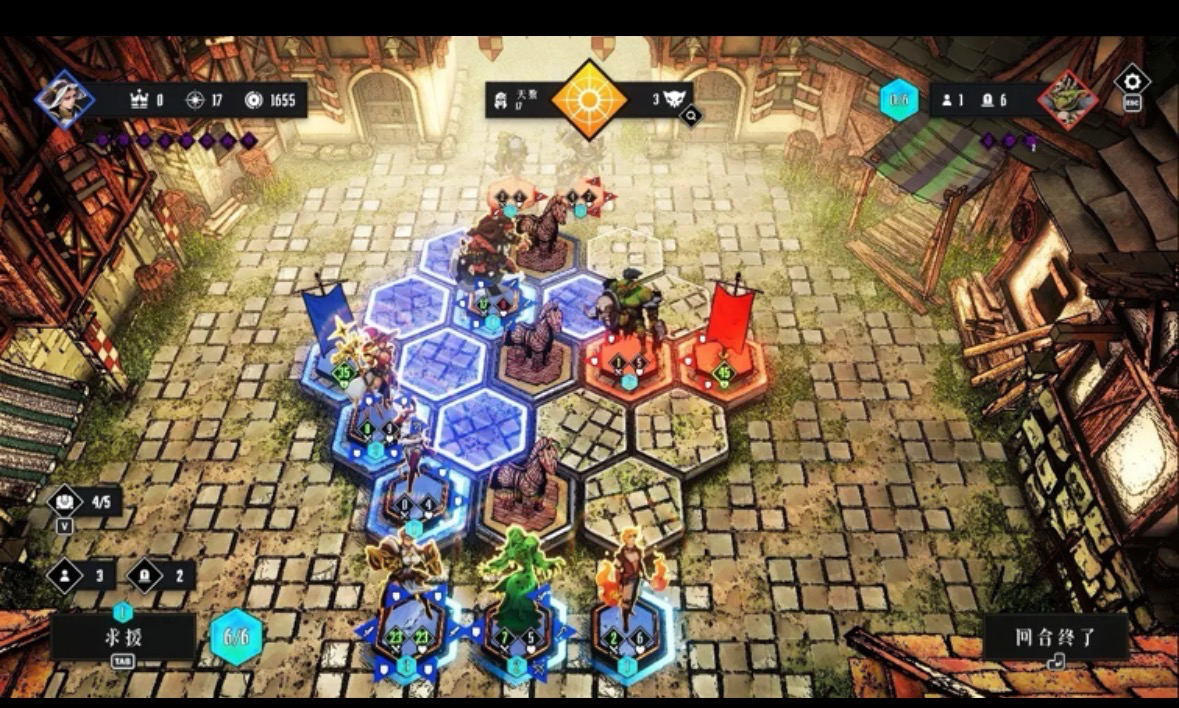This screenshot has width=1179, height=708.
Task: Call reinforcements with the 求援 button
Action: [x=122, y=637]
